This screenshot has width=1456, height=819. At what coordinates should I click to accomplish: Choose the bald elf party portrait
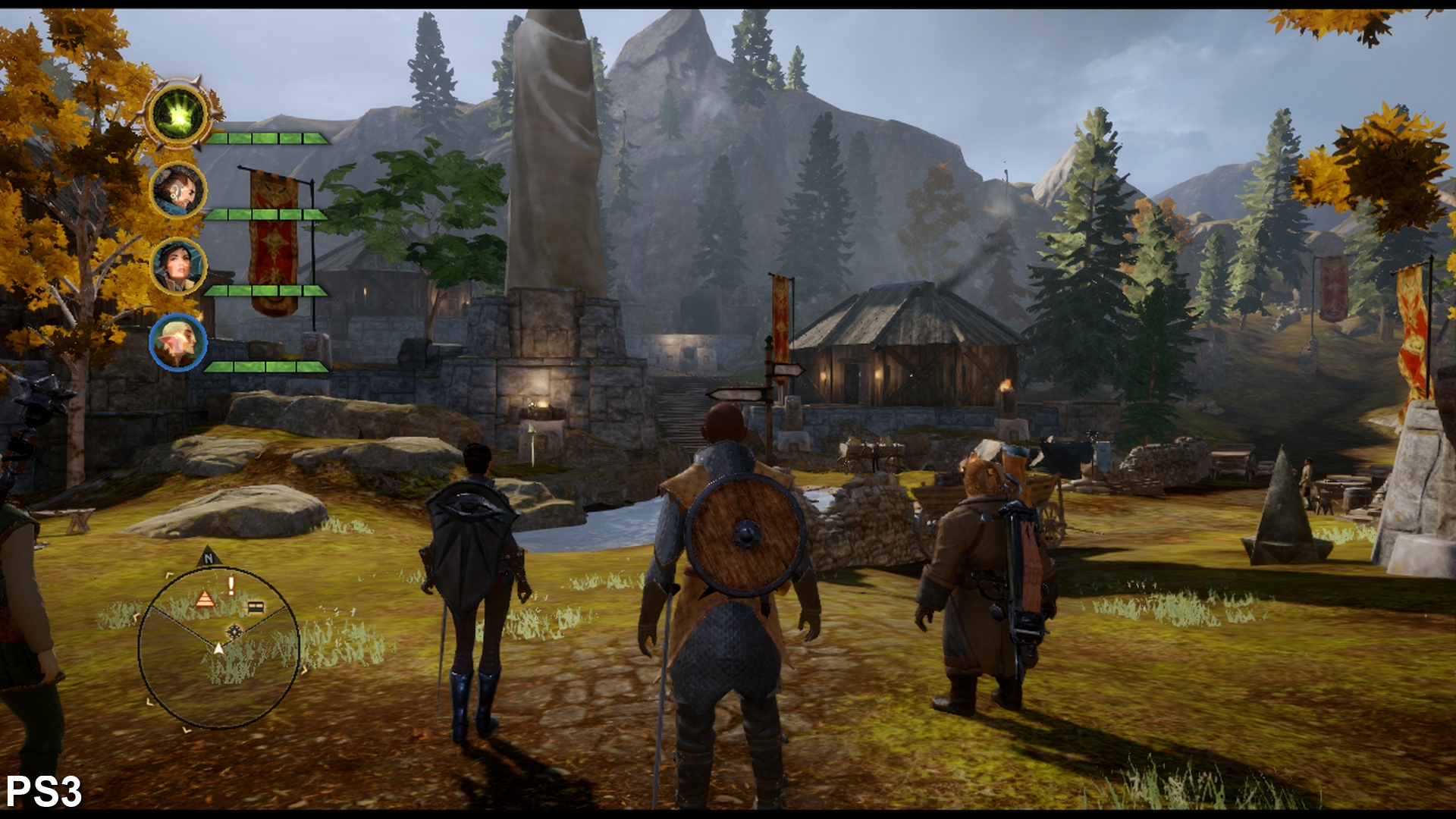(178, 342)
